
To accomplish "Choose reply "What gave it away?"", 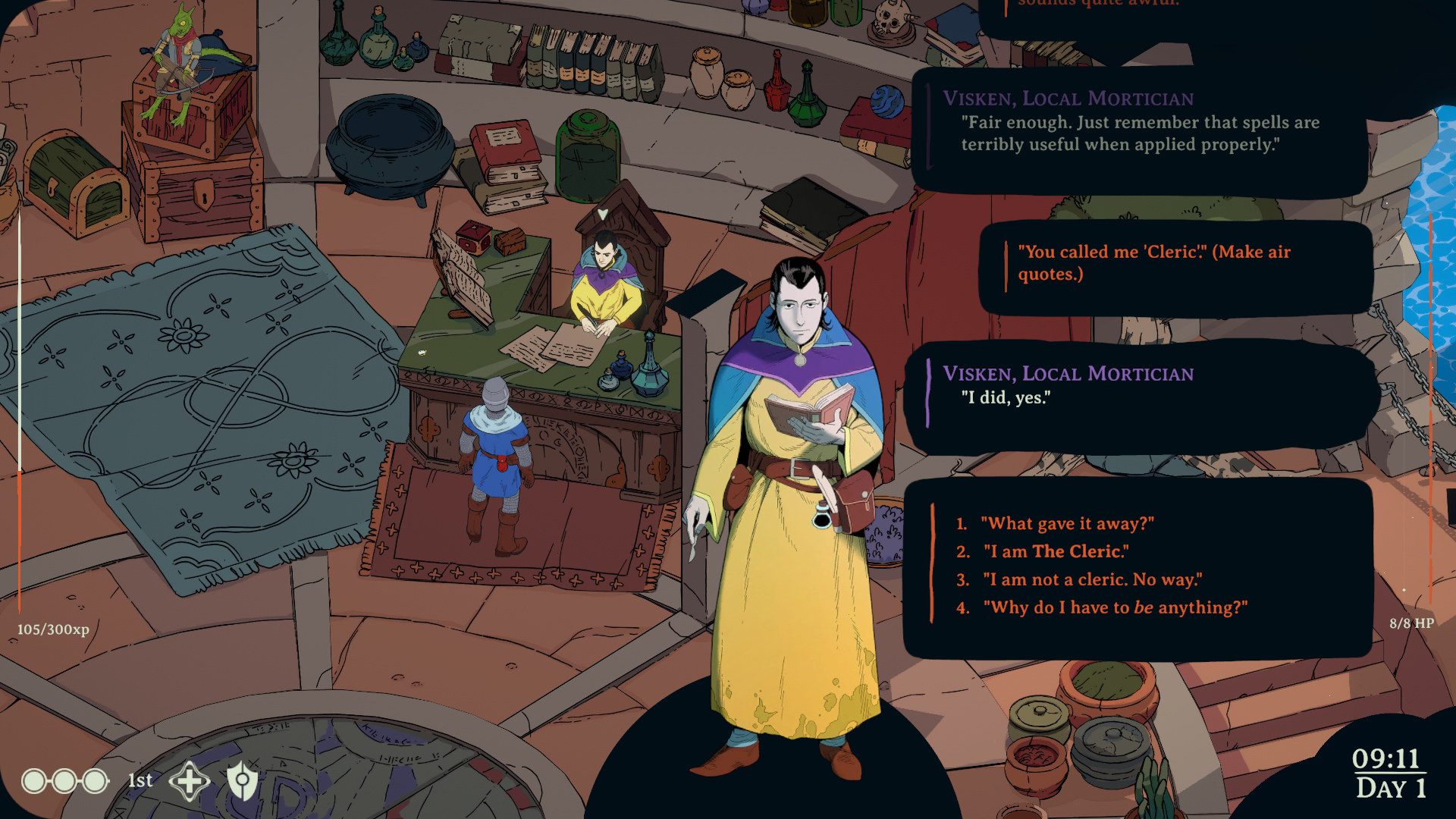I will [1067, 523].
